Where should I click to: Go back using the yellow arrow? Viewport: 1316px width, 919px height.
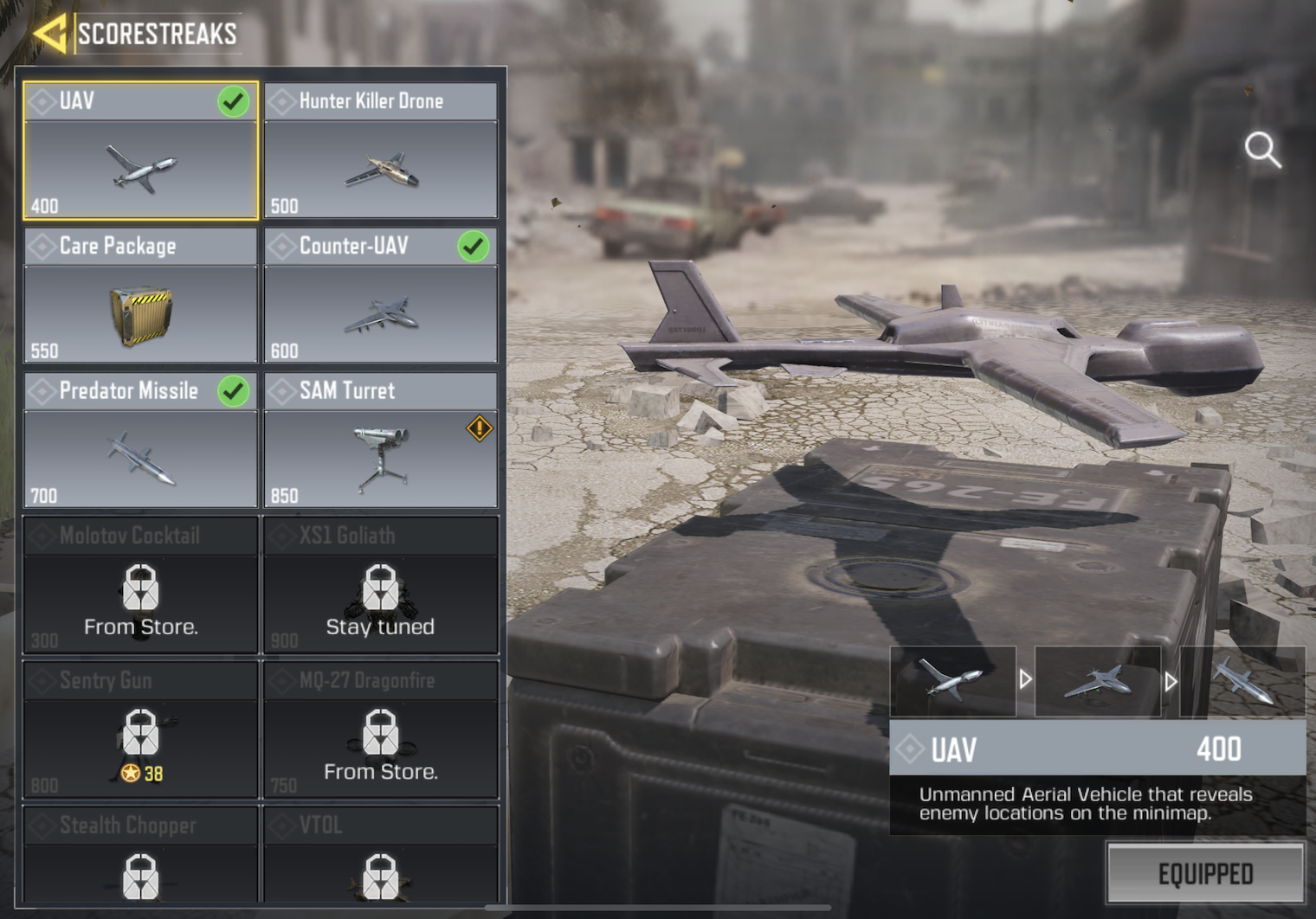click(x=49, y=34)
